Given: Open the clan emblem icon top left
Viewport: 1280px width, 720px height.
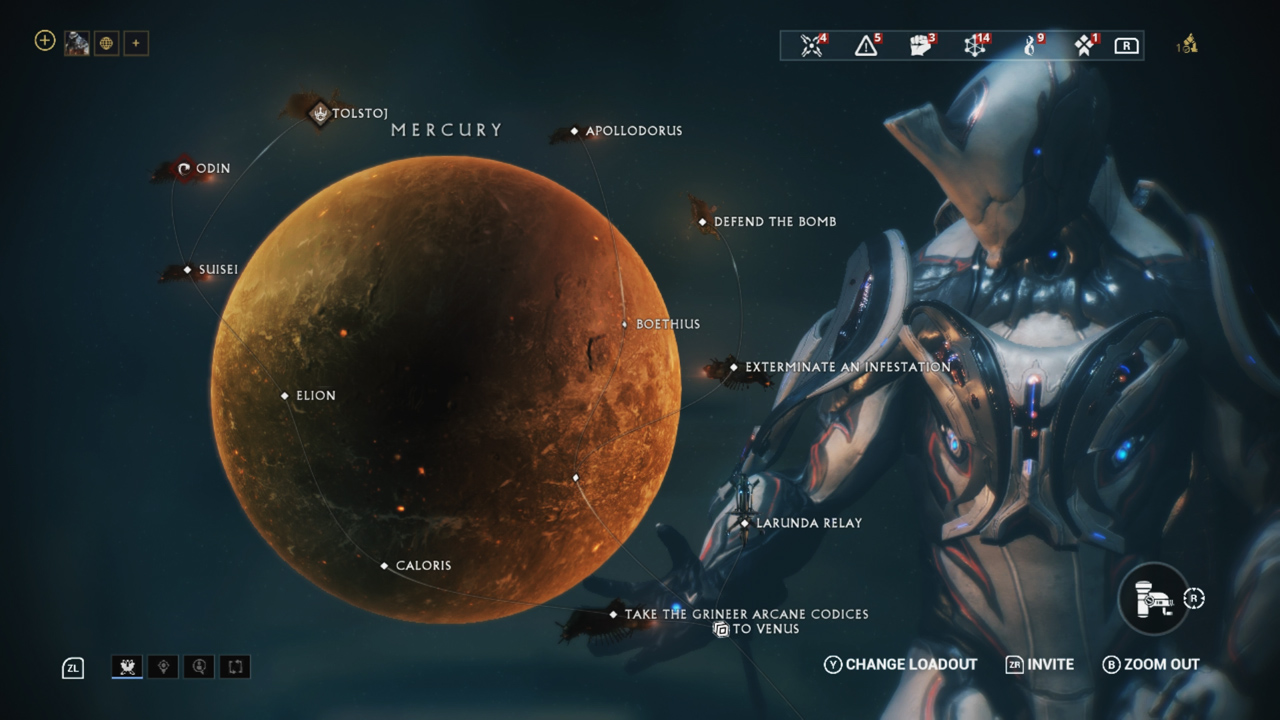Looking at the screenshot, I should [x=106, y=42].
